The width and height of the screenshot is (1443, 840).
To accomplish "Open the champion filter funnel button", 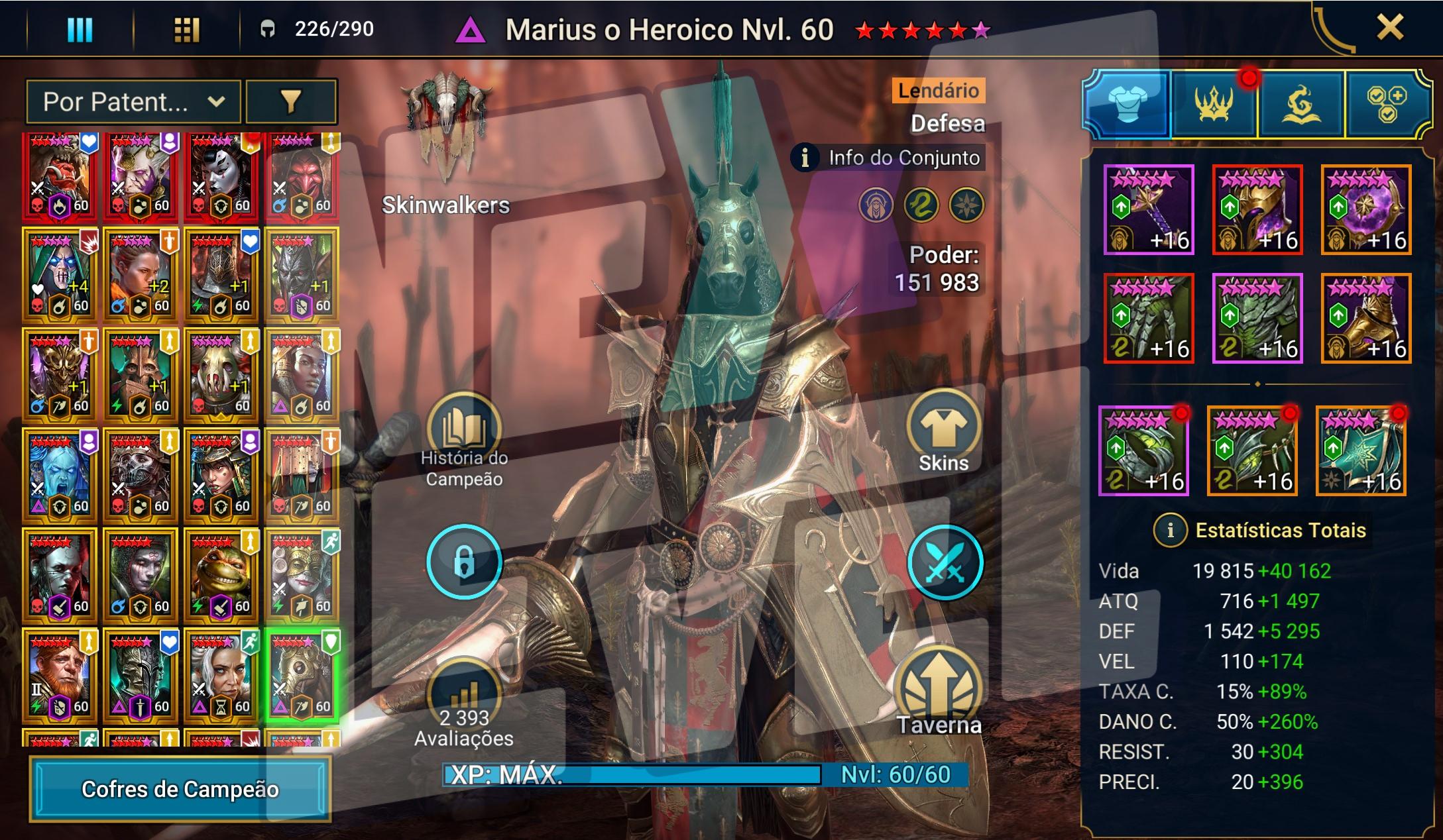I will pos(291,102).
